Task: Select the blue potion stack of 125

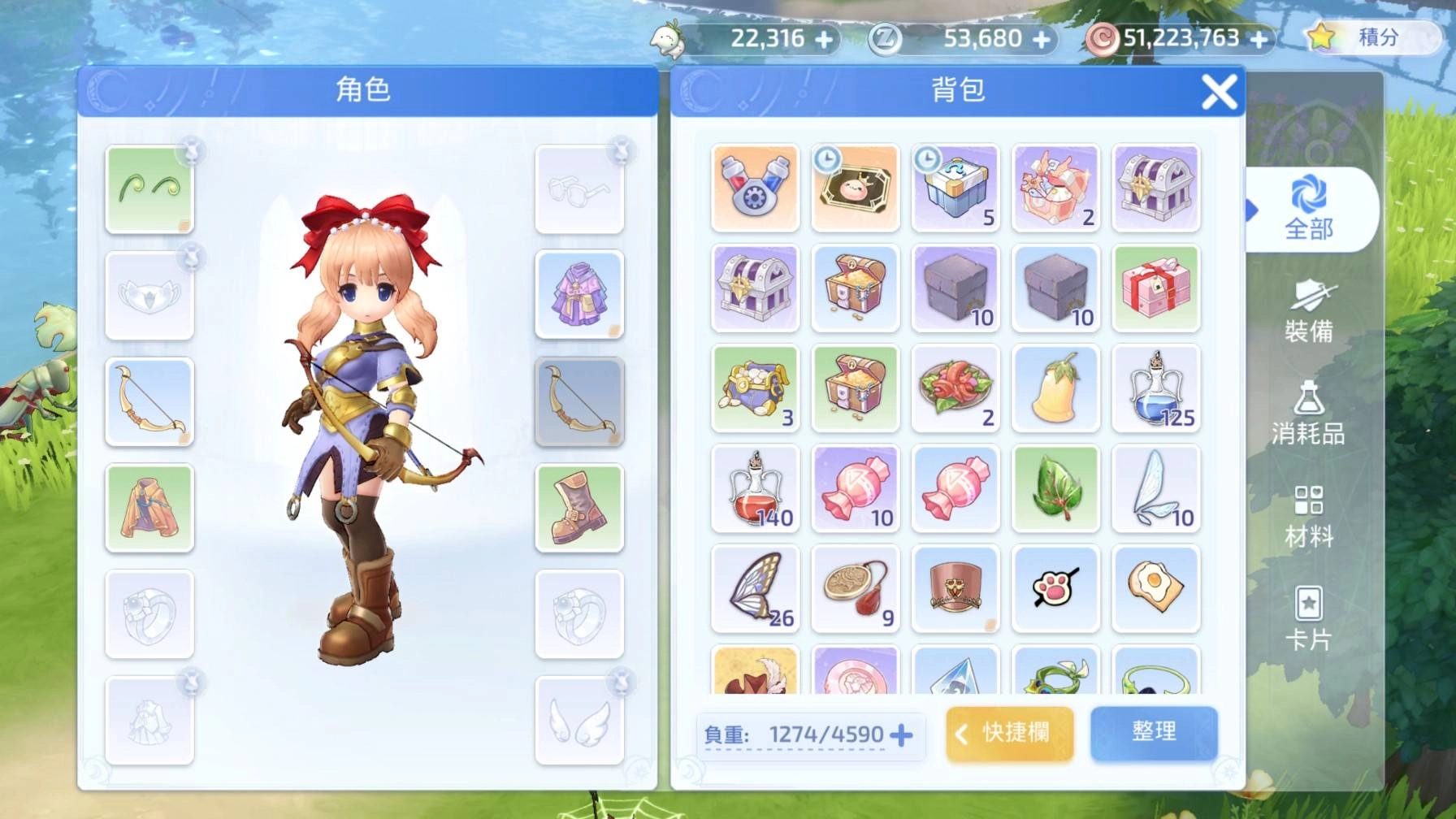Action: click(1155, 388)
